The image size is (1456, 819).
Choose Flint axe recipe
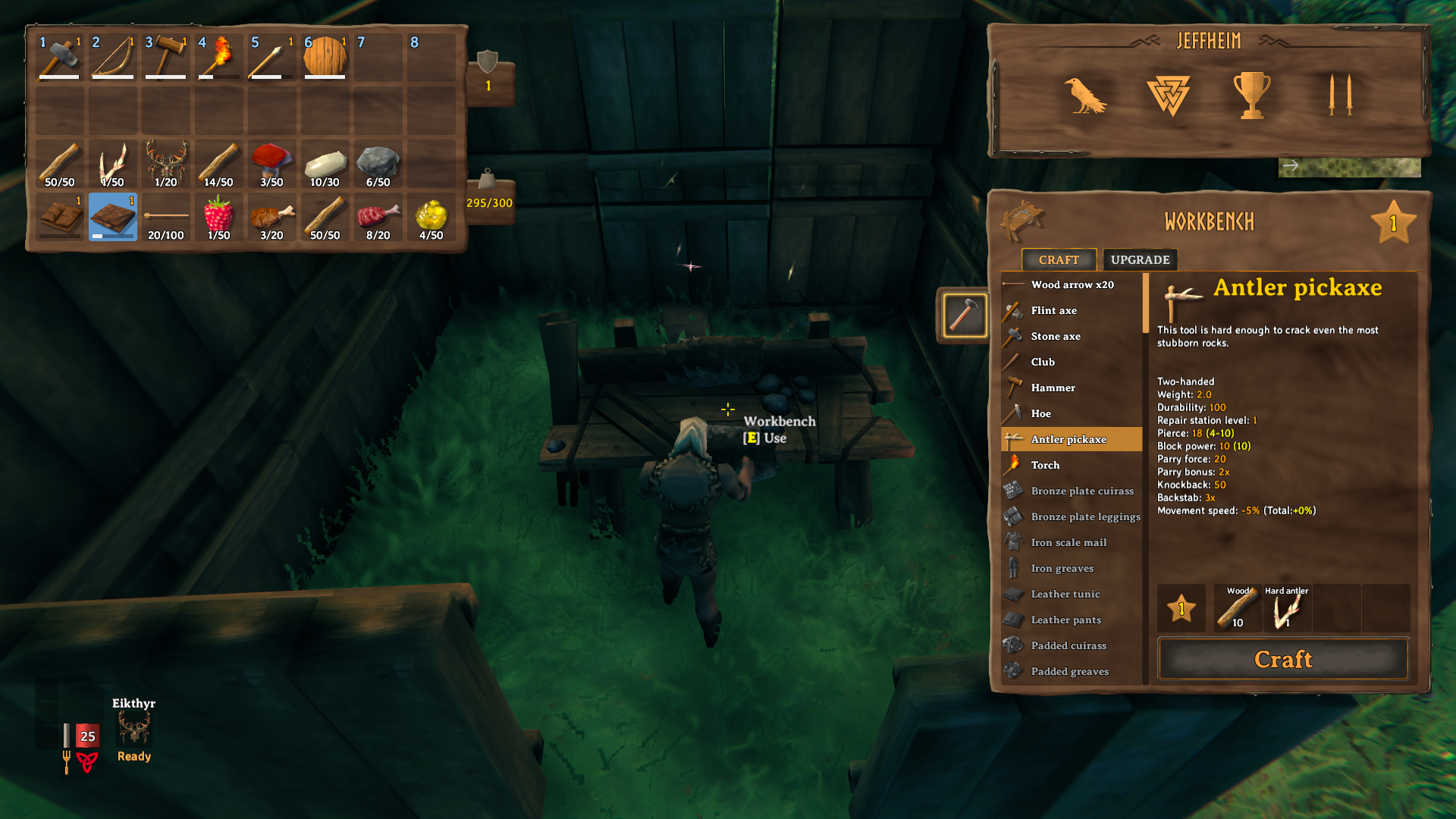(x=1053, y=310)
